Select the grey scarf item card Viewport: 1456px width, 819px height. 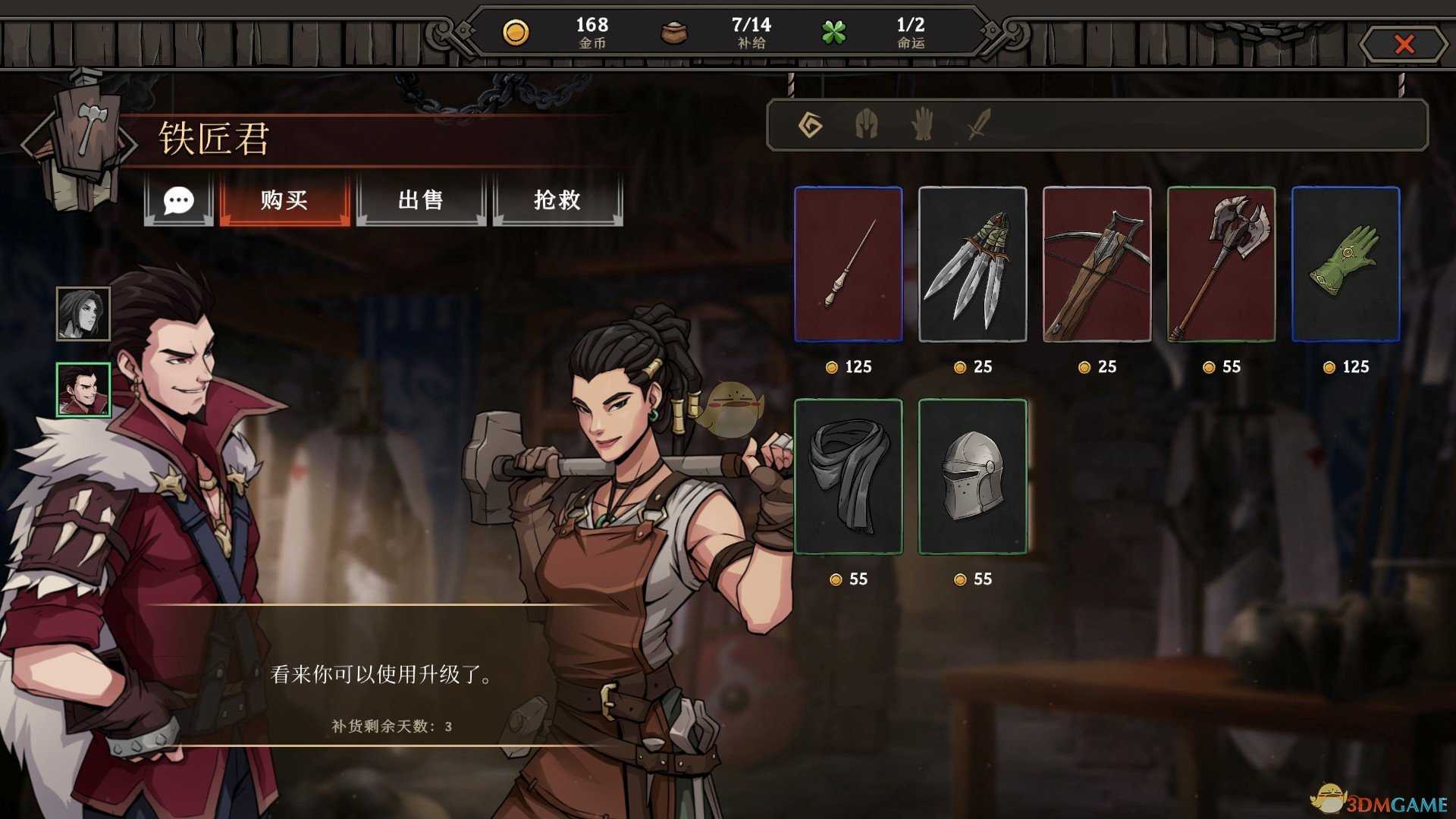[x=848, y=478]
